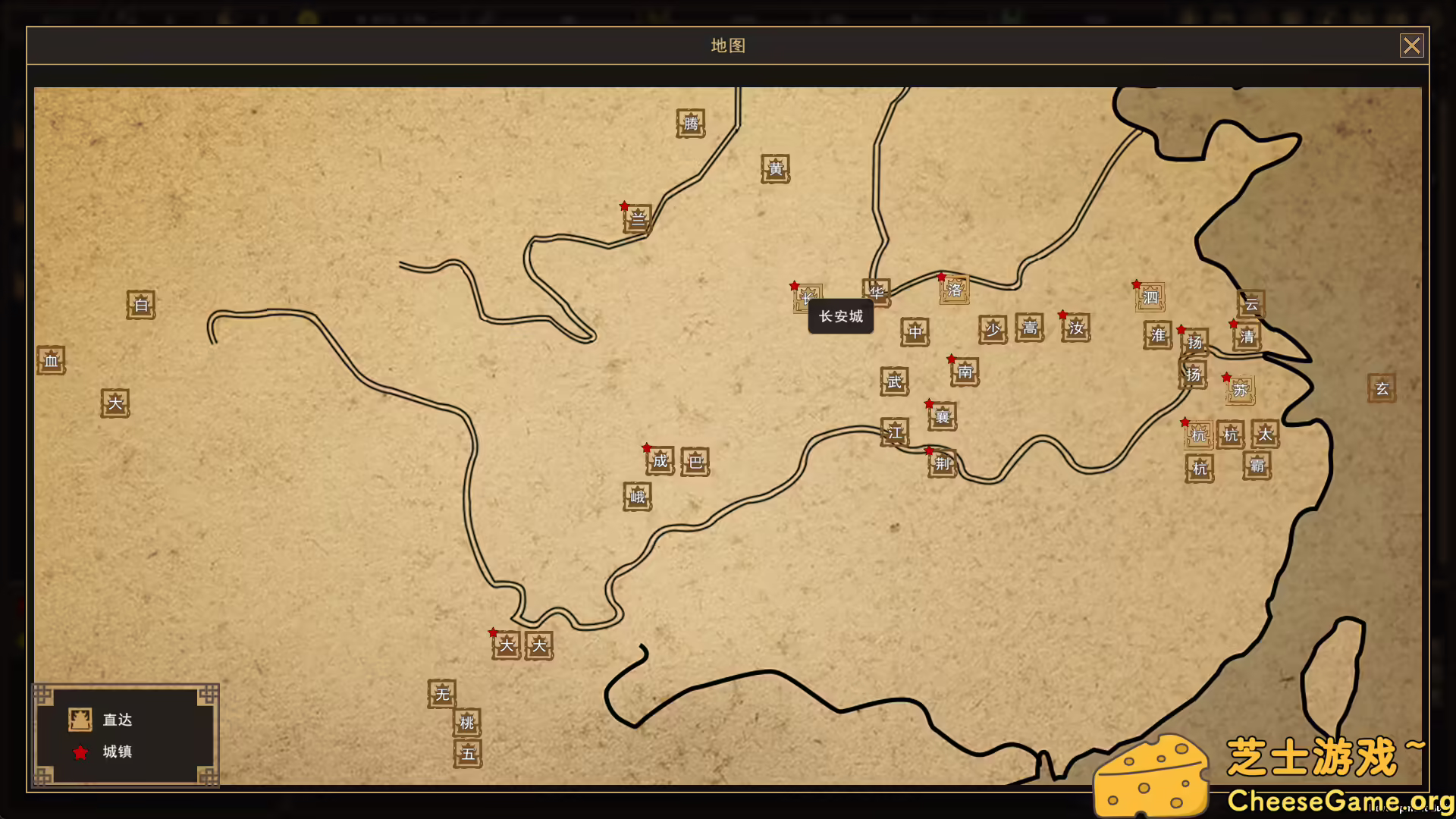Click the 直达 legend icon
Image resolution: width=1456 pixels, height=819 pixels.
81,719
